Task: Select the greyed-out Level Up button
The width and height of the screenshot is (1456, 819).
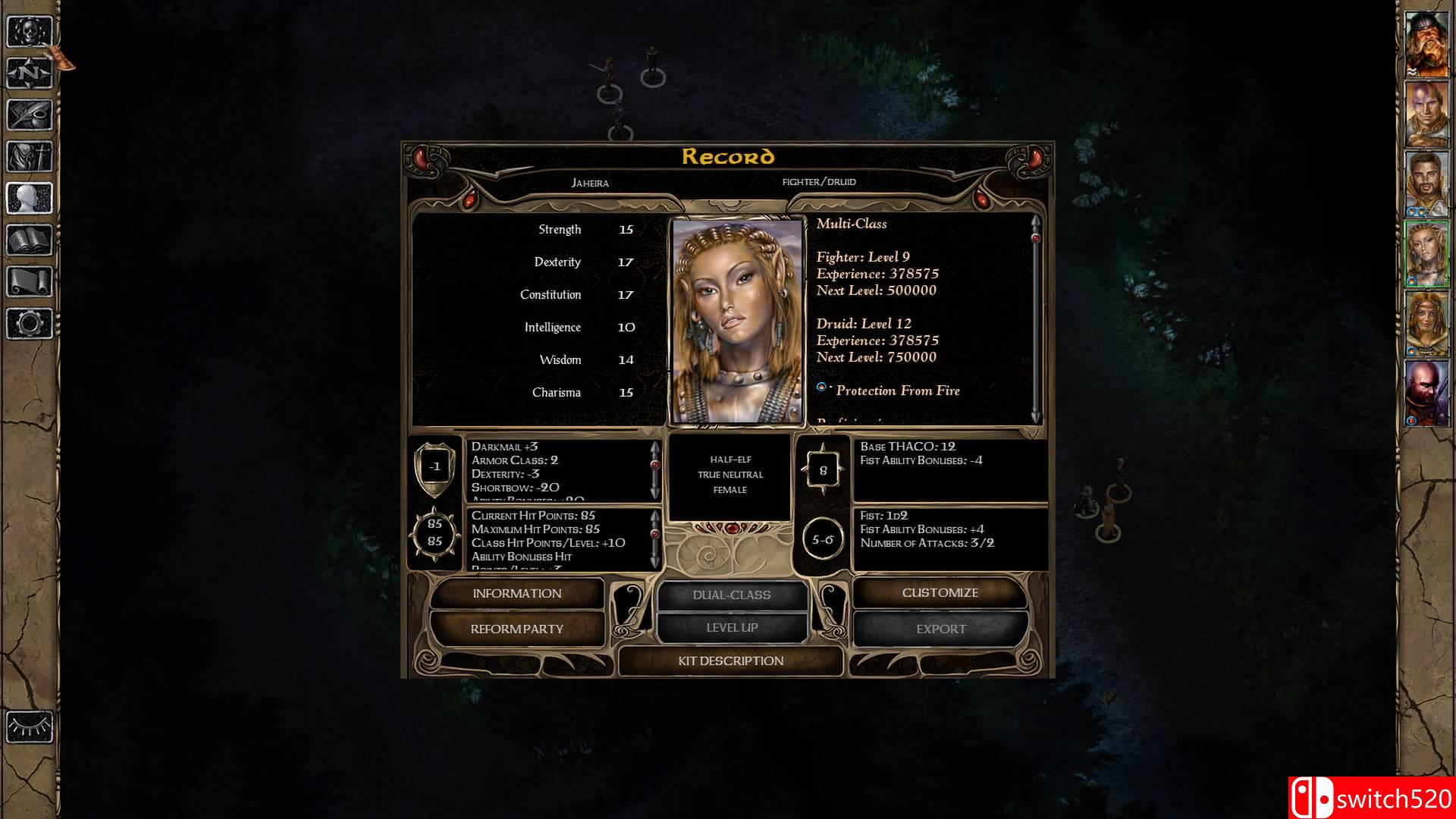Action: pyautogui.click(x=732, y=628)
